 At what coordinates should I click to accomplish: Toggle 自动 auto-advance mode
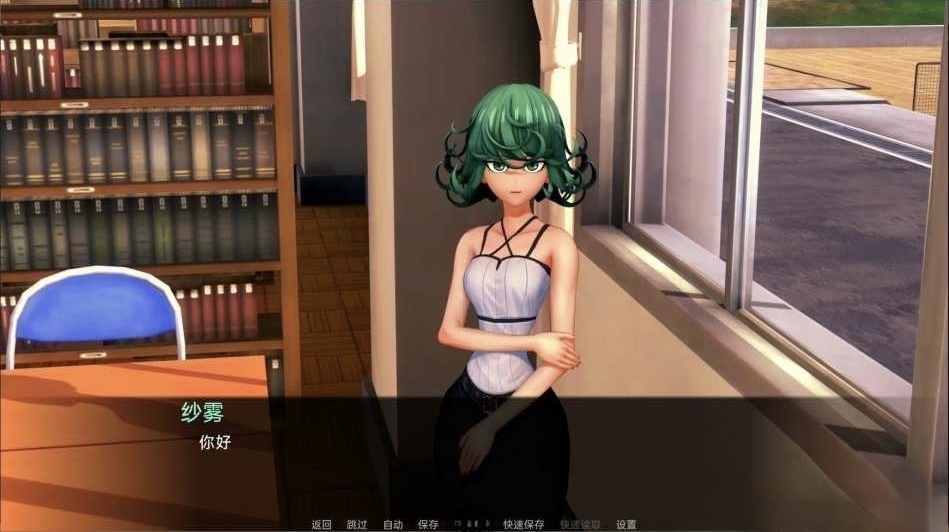(x=393, y=524)
